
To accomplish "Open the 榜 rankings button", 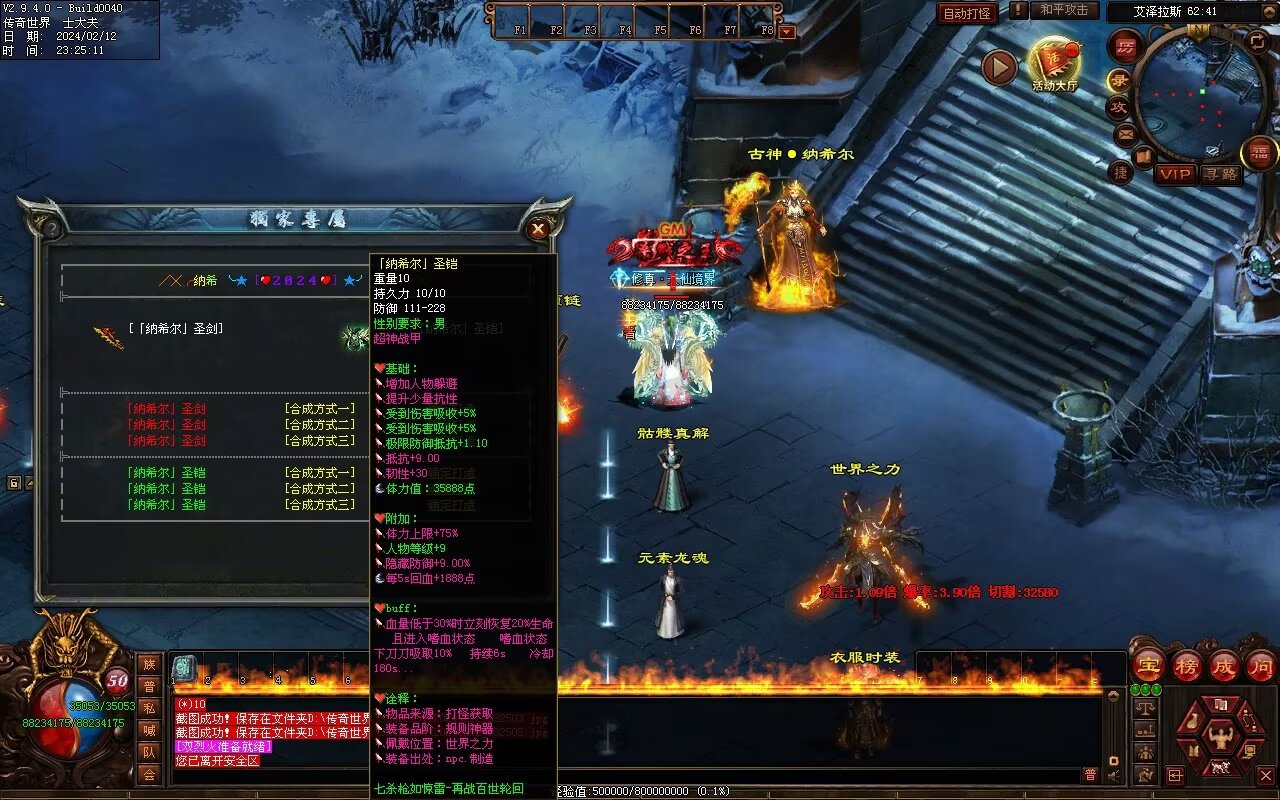I will tap(1186, 665).
